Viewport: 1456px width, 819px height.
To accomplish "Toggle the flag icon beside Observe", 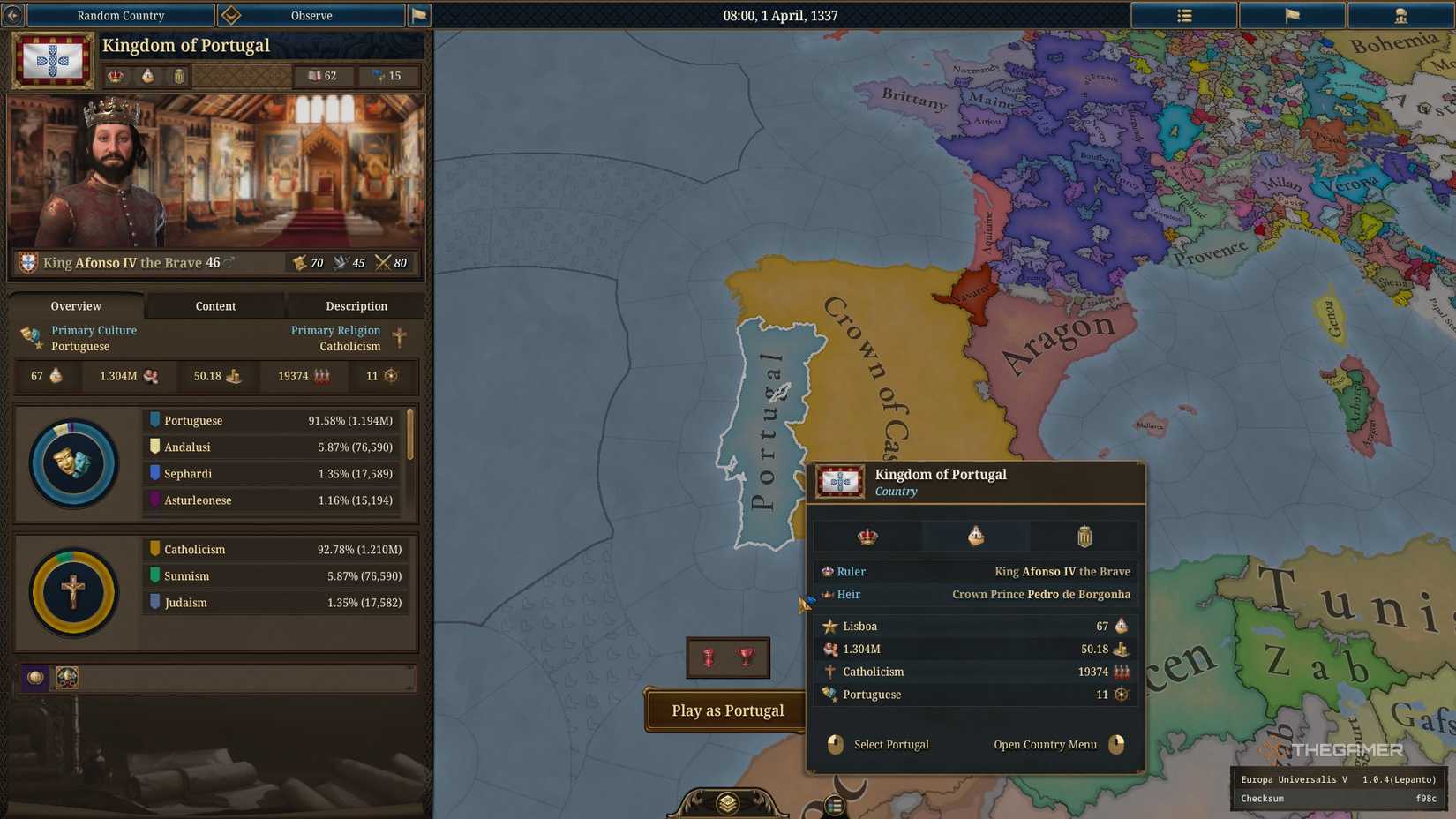I will tap(419, 15).
